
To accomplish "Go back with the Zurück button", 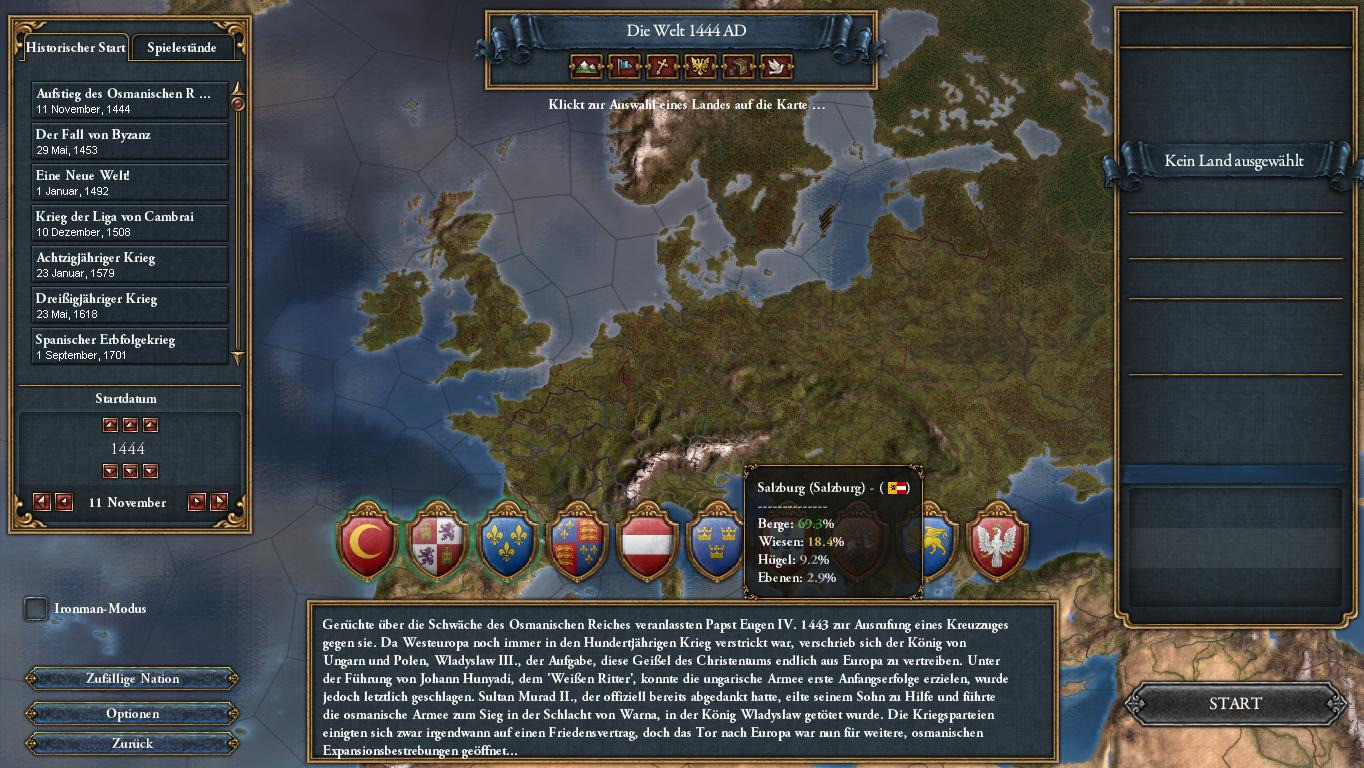I will [x=132, y=744].
